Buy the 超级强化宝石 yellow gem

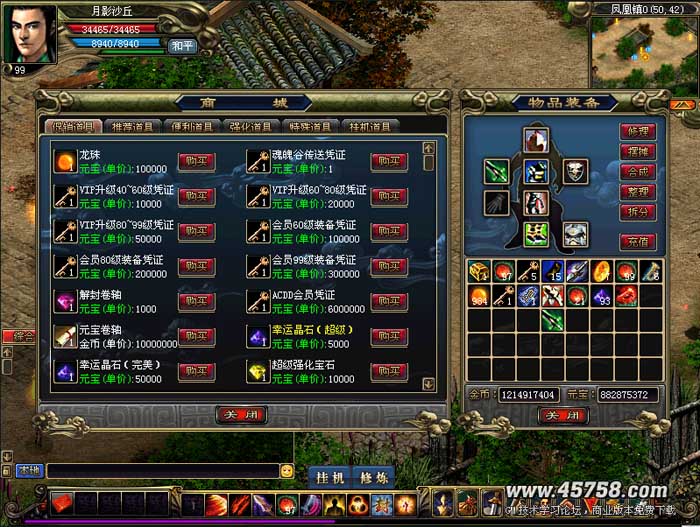(x=388, y=371)
